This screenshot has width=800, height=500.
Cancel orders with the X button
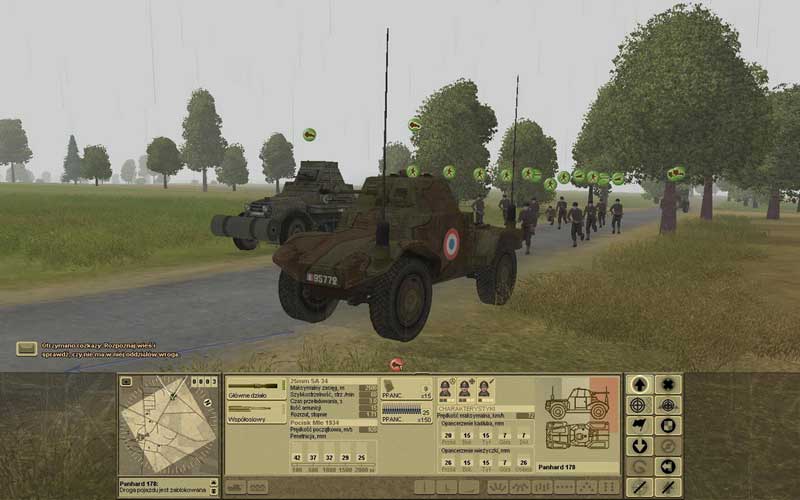click(668, 384)
